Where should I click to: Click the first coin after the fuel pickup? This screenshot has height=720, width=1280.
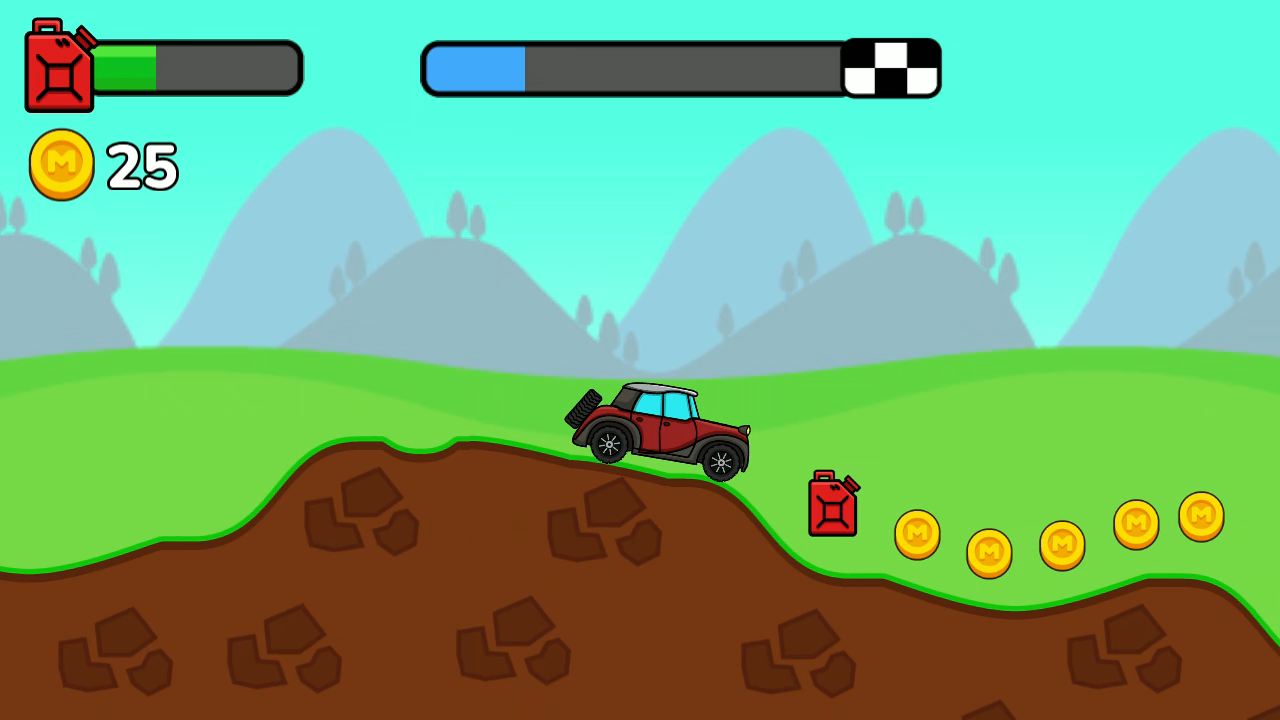pyautogui.click(x=917, y=533)
